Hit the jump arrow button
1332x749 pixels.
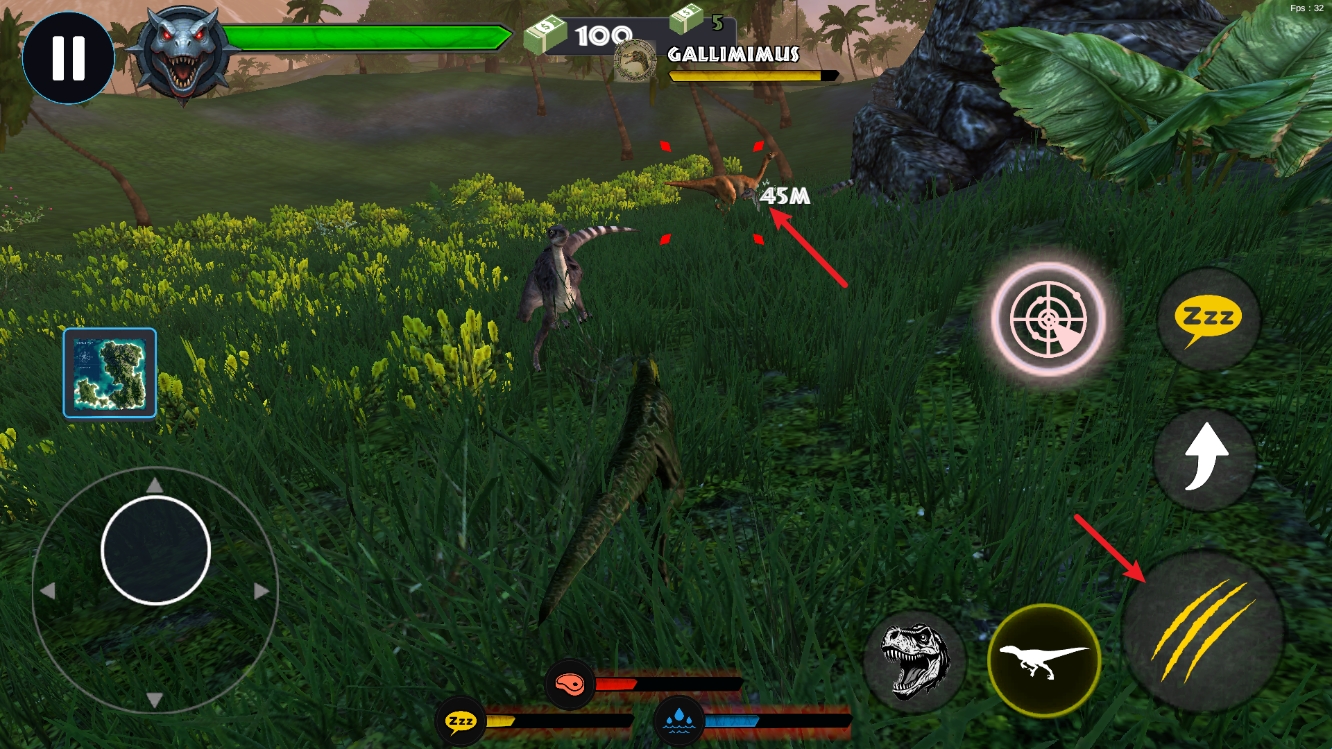pos(1205,460)
